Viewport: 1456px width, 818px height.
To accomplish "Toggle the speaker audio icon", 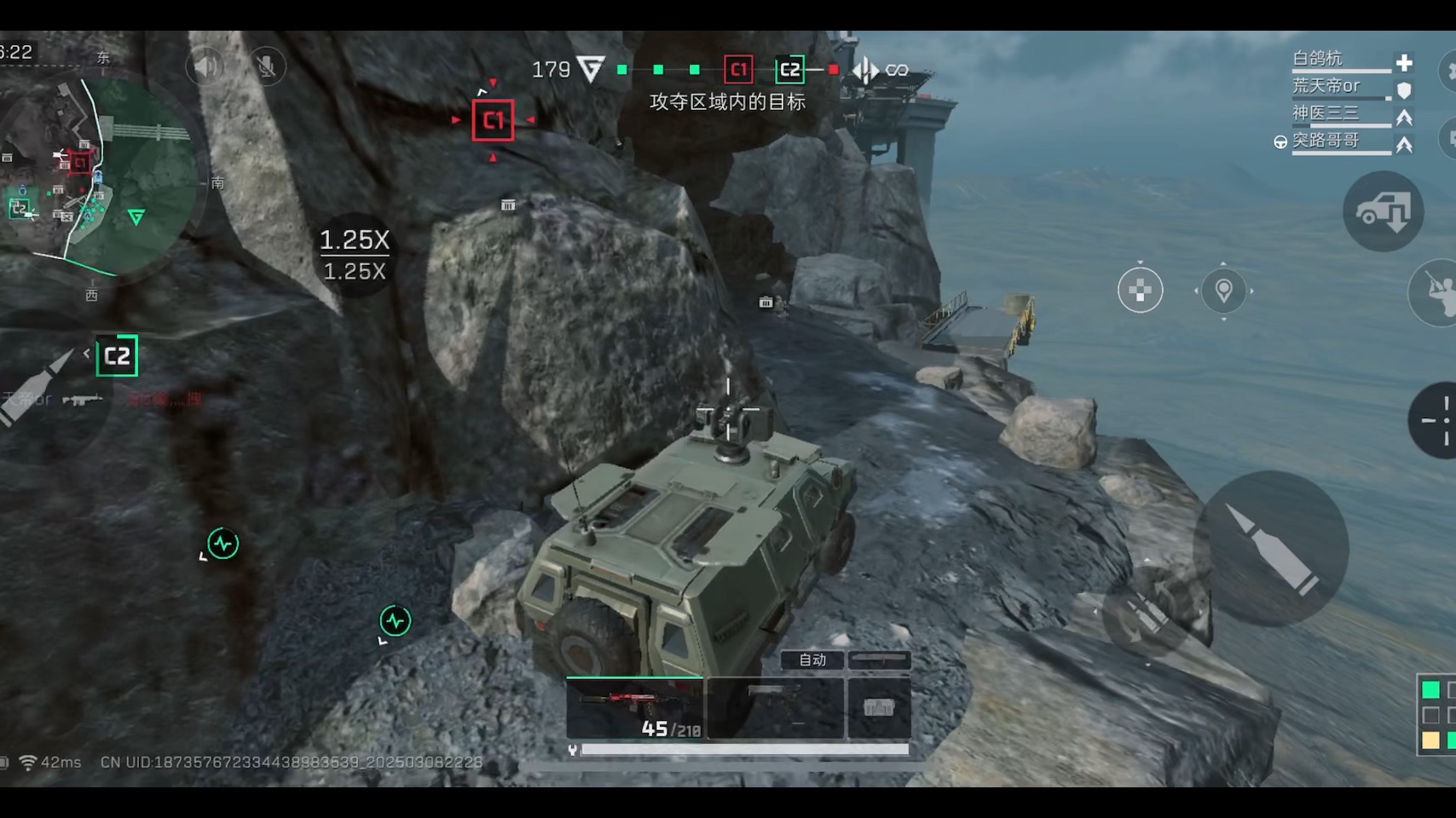I will [x=205, y=66].
